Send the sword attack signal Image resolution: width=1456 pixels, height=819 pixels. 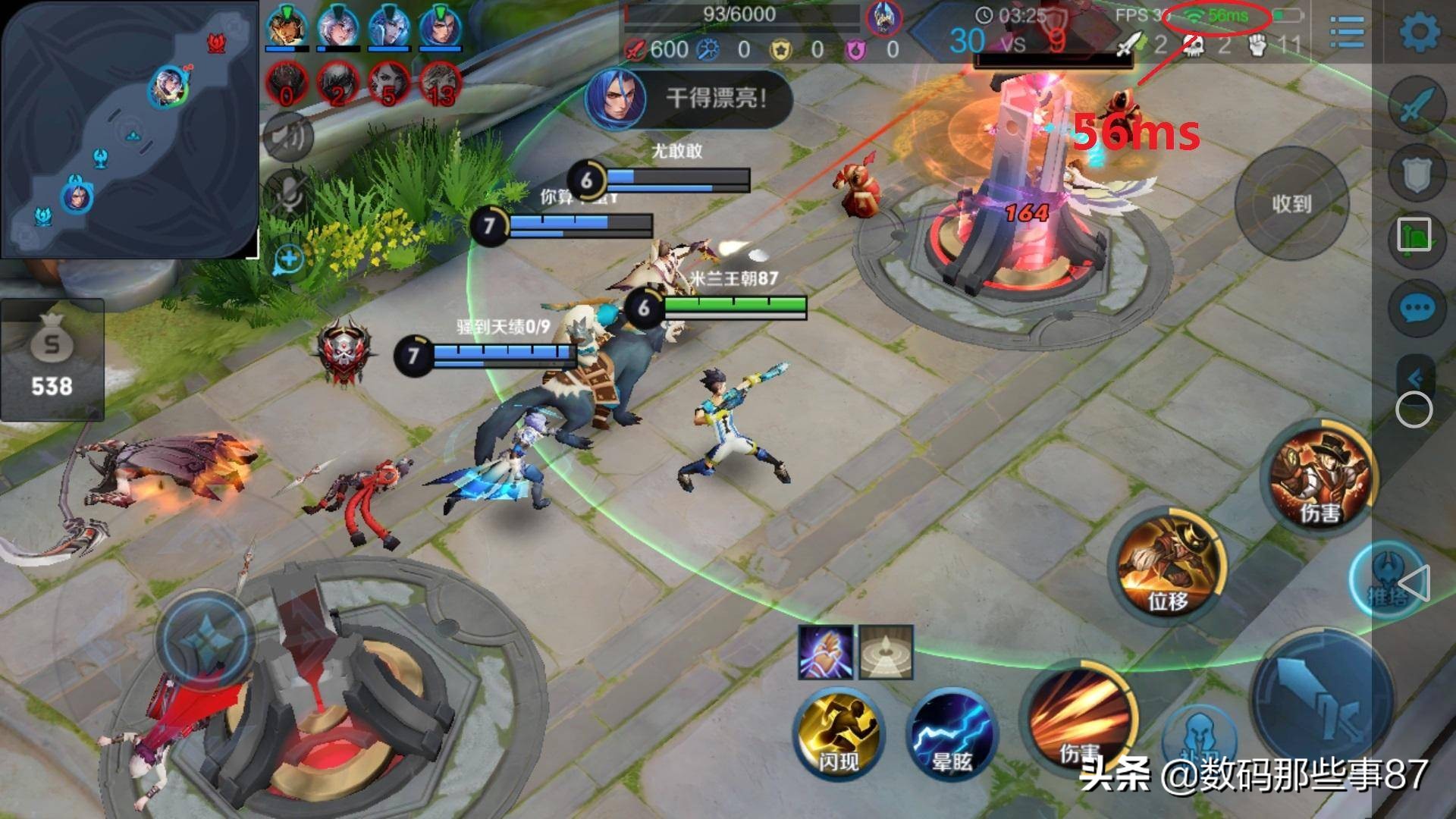click(1417, 106)
